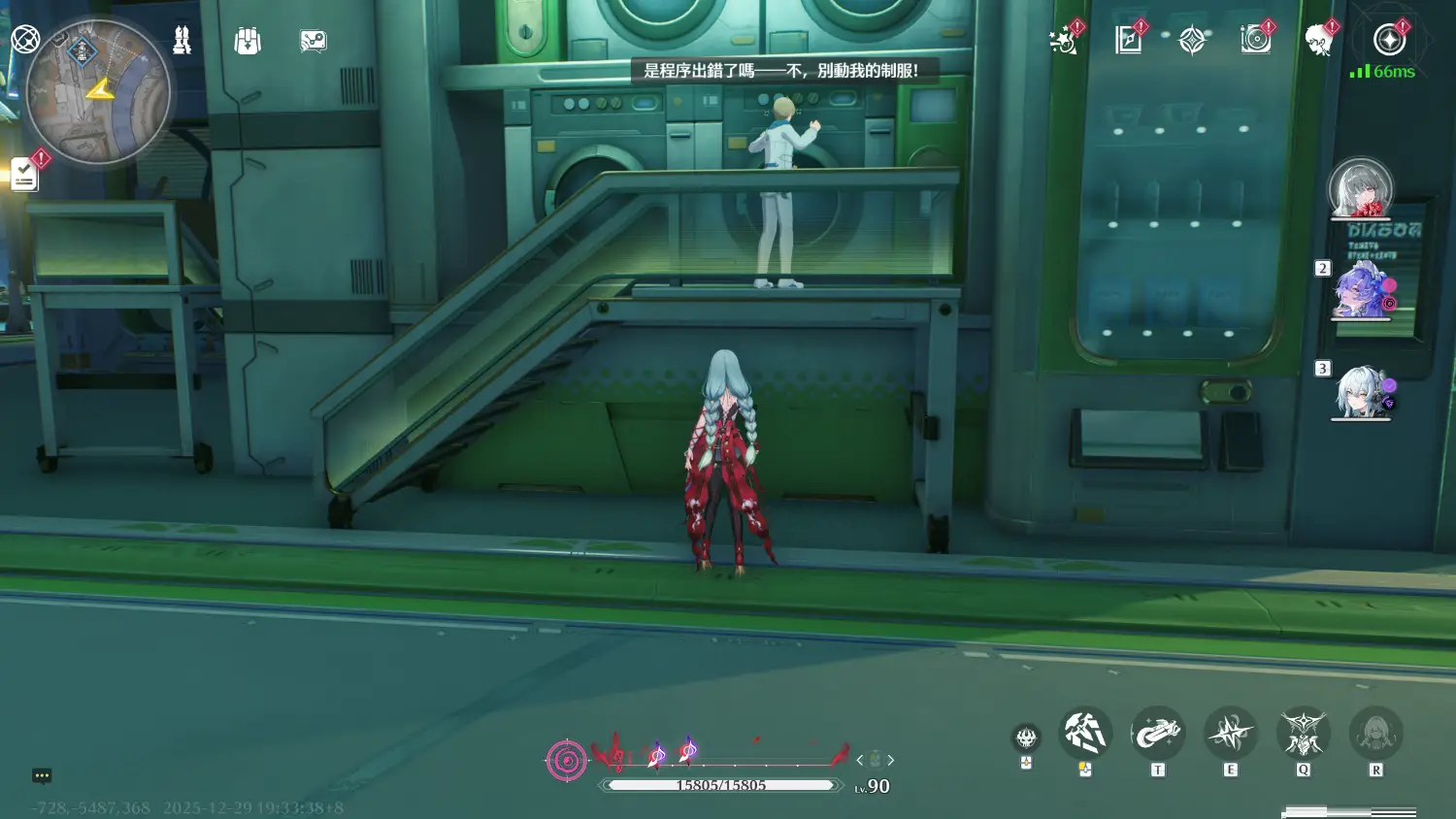The height and width of the screenshot is (819, 1456).
Task: Open the quest checklist icon below the minimap
Action: pyautogui.click(x=25, y=175)
